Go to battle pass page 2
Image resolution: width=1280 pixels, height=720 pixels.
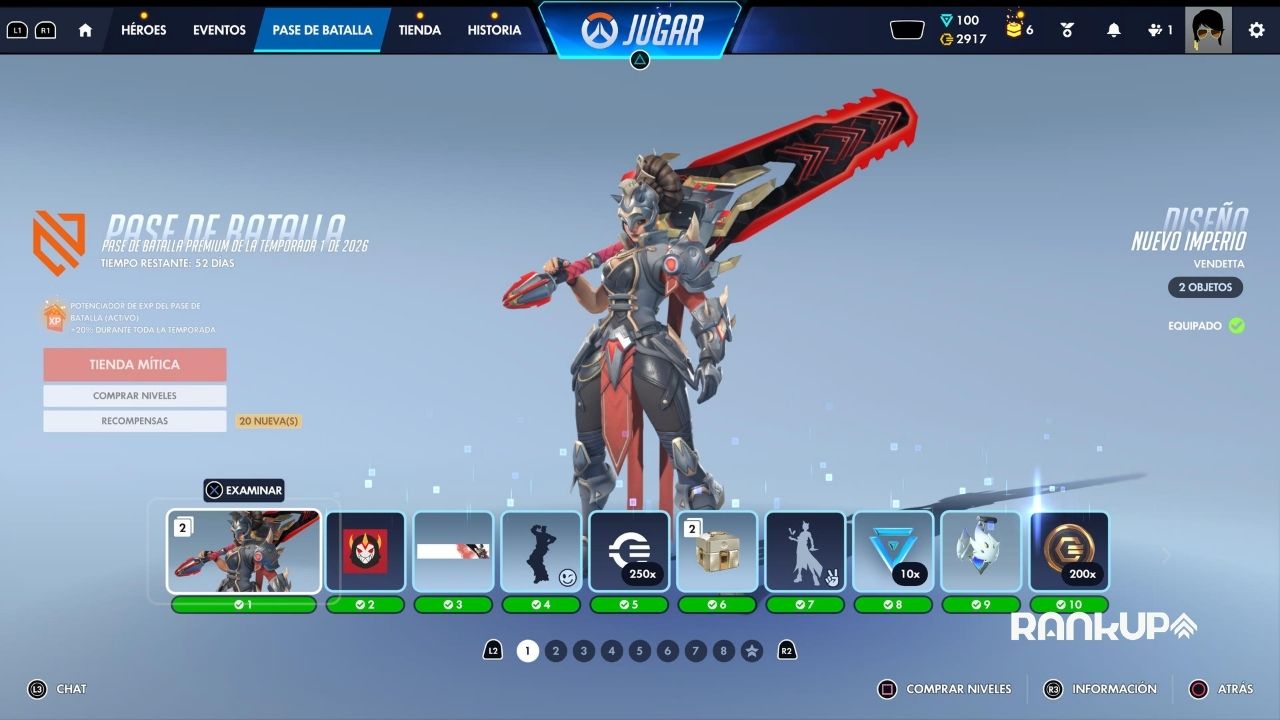point(556,651)
